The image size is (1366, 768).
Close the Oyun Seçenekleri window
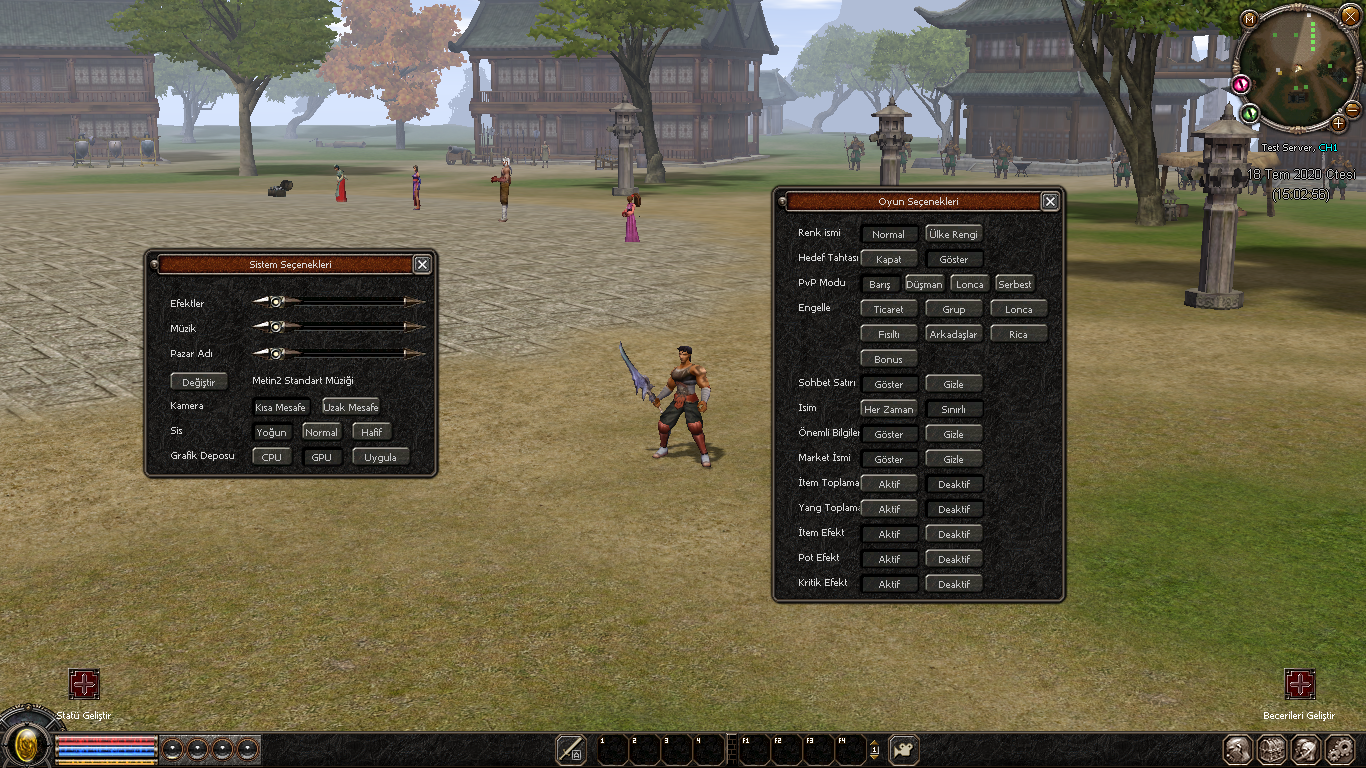[x=1050, y=201]
